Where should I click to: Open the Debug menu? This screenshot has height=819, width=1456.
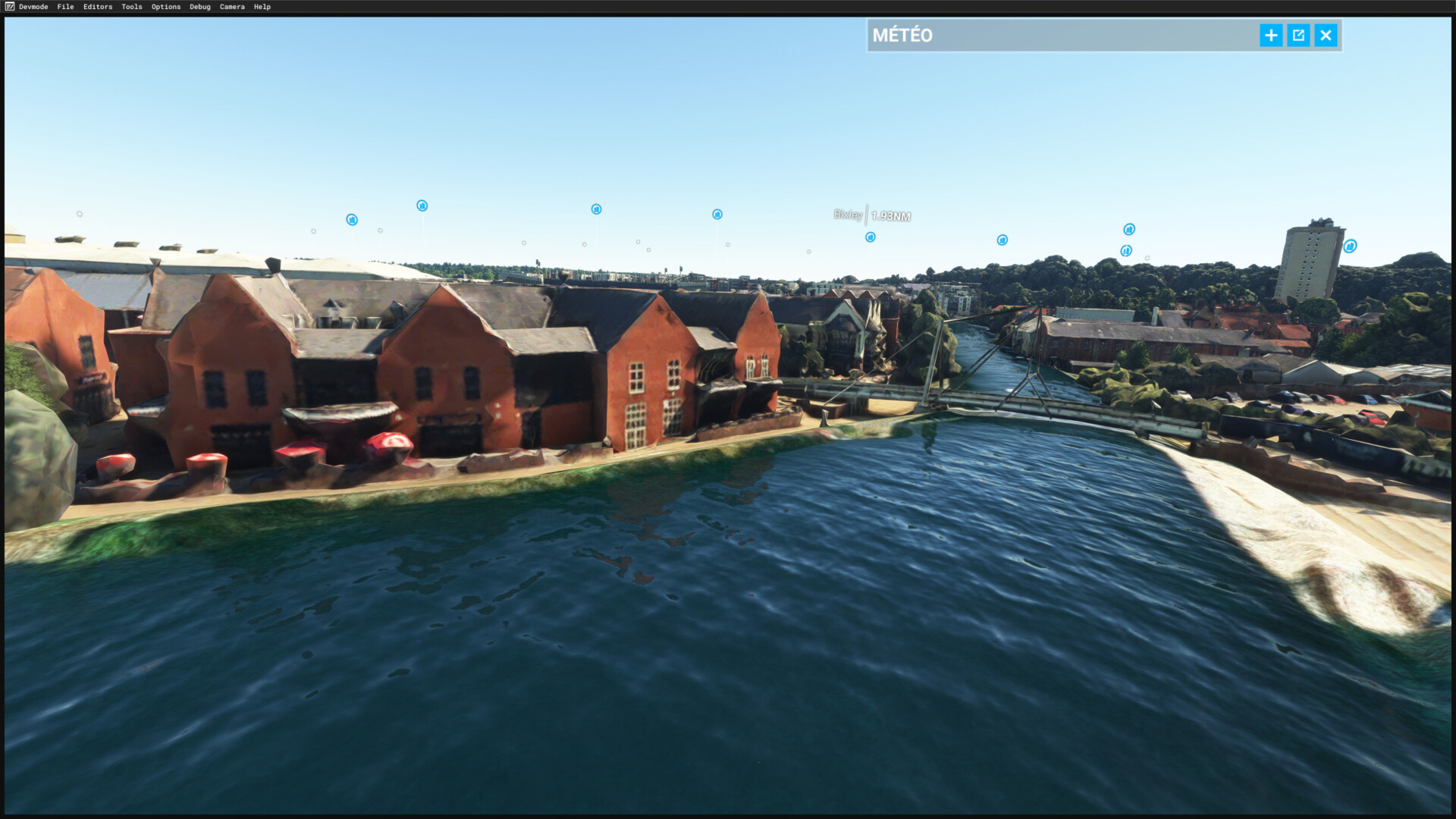[x=200, y=7]
